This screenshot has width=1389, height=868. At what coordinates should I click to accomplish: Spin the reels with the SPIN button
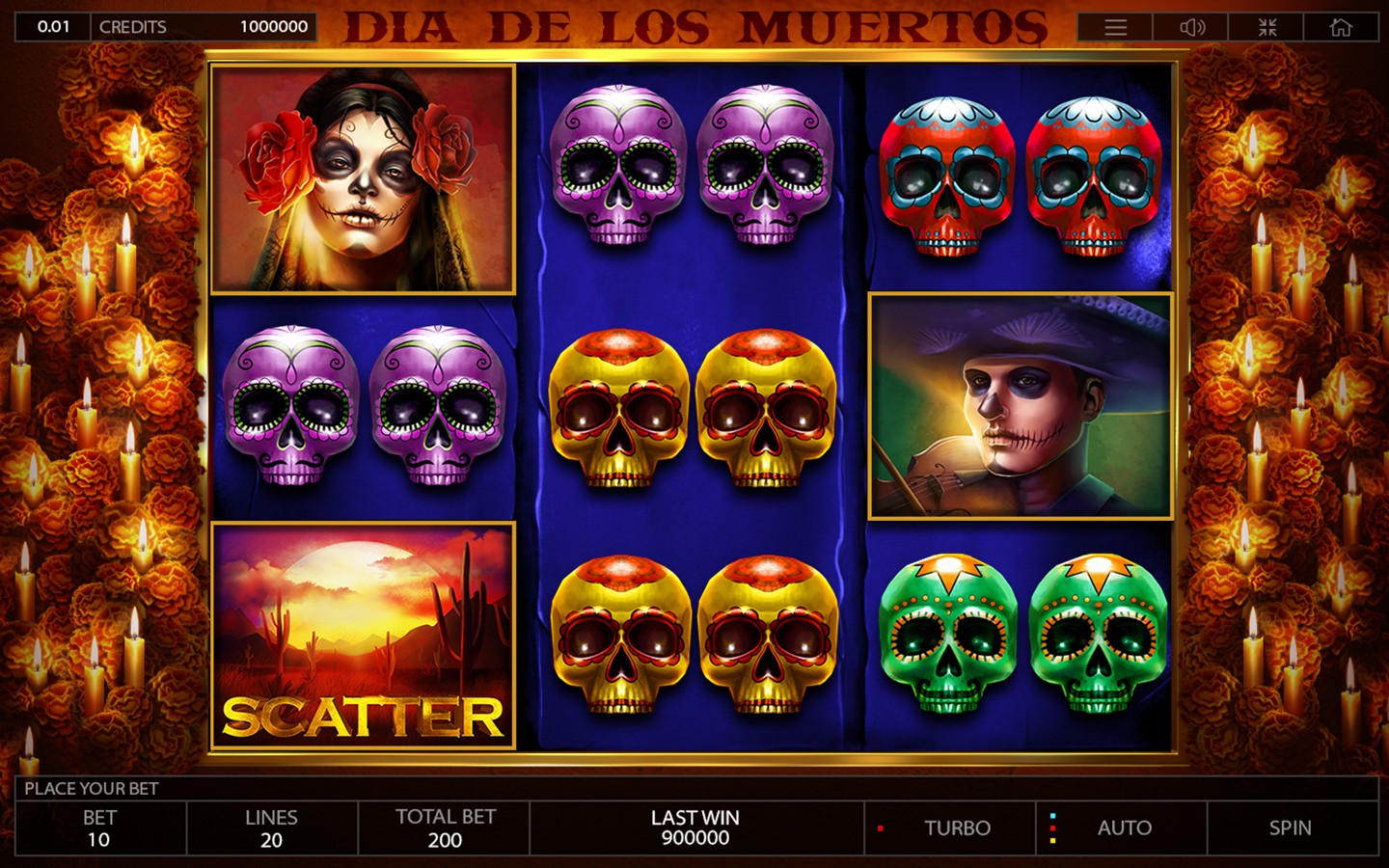[1291, 828]
